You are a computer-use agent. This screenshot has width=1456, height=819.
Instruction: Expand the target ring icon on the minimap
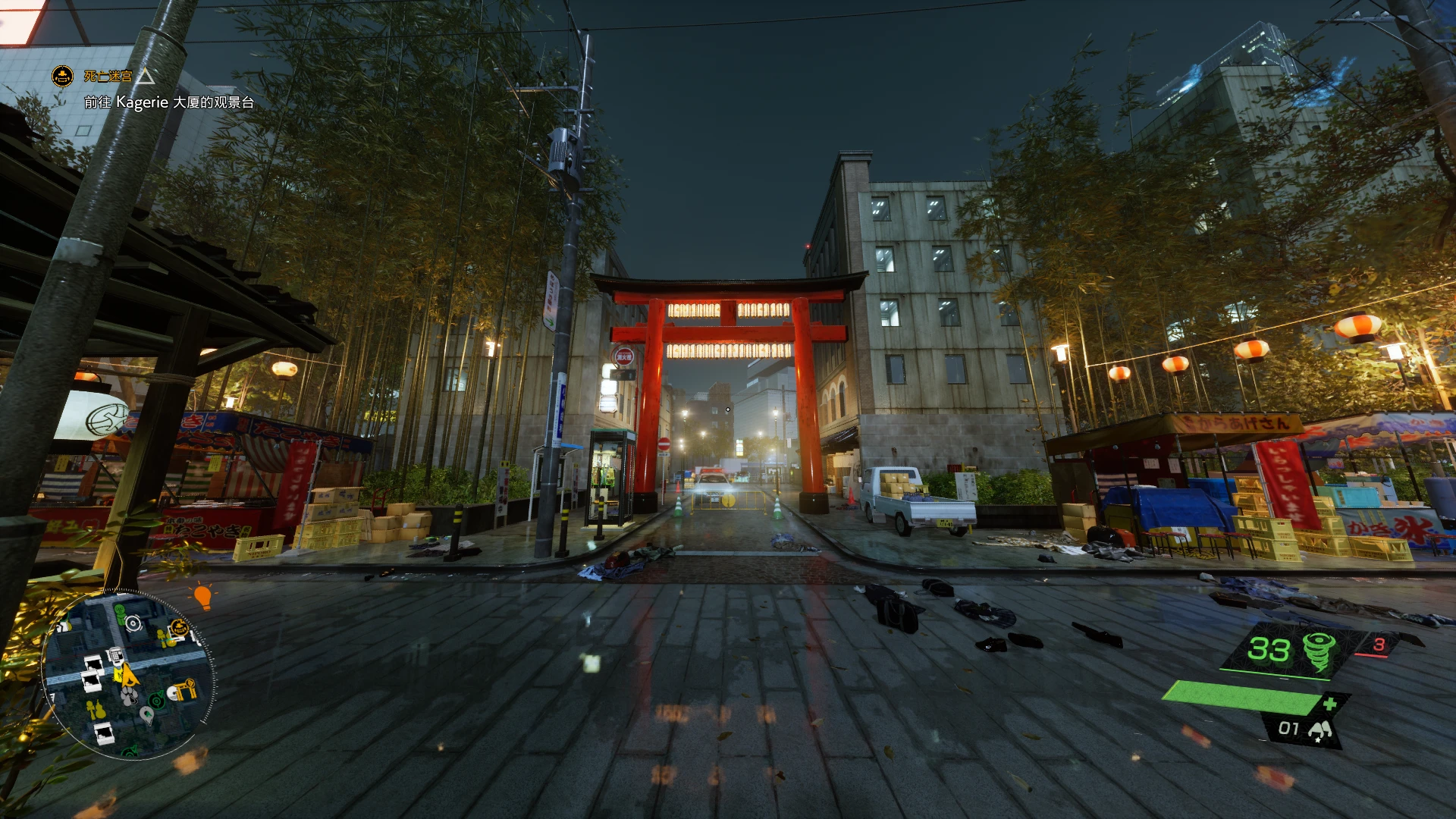point(133,623)
